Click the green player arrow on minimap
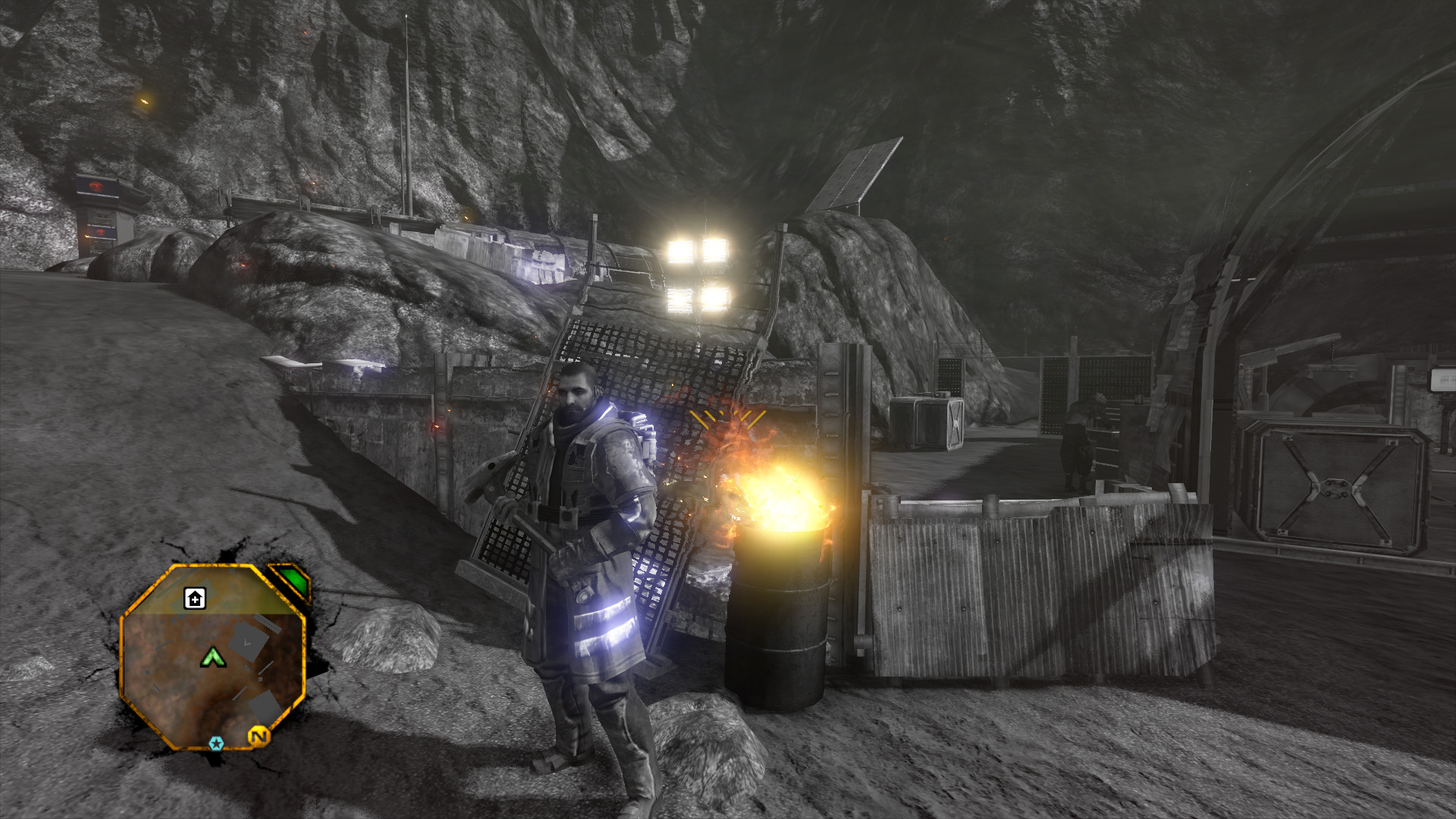 [x=214, y=657]
